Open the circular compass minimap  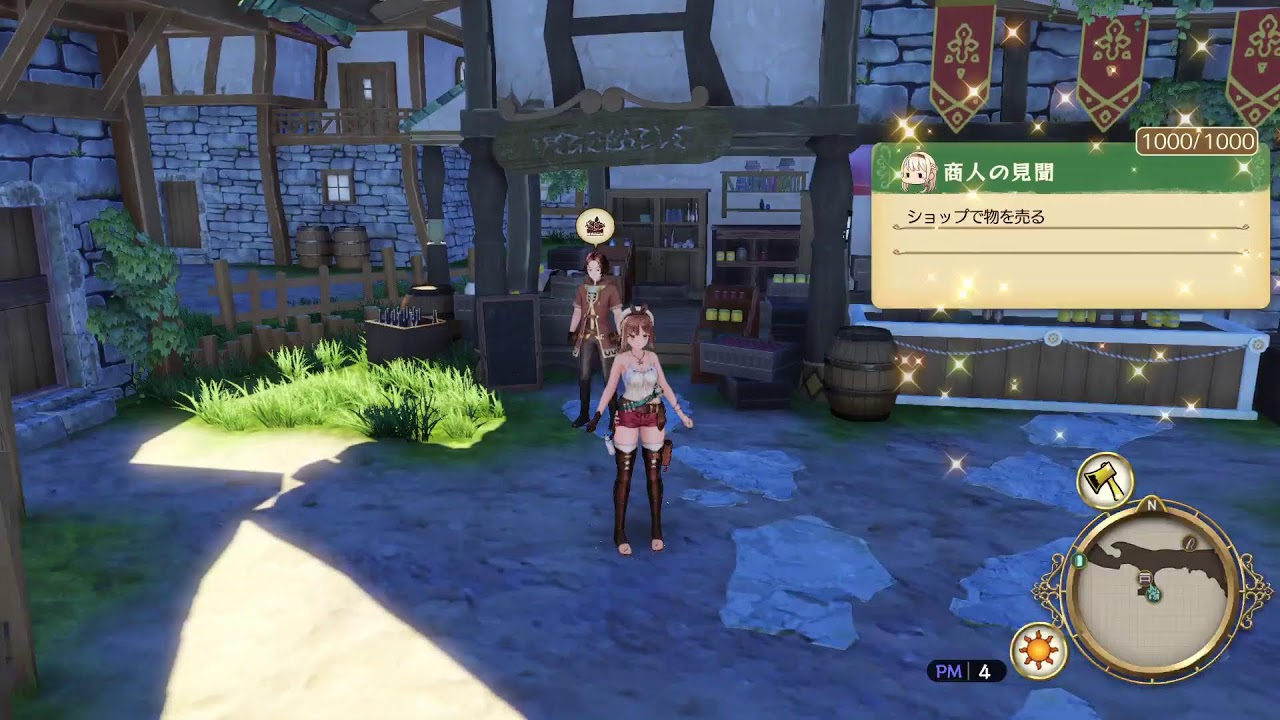coord(1153,588)
